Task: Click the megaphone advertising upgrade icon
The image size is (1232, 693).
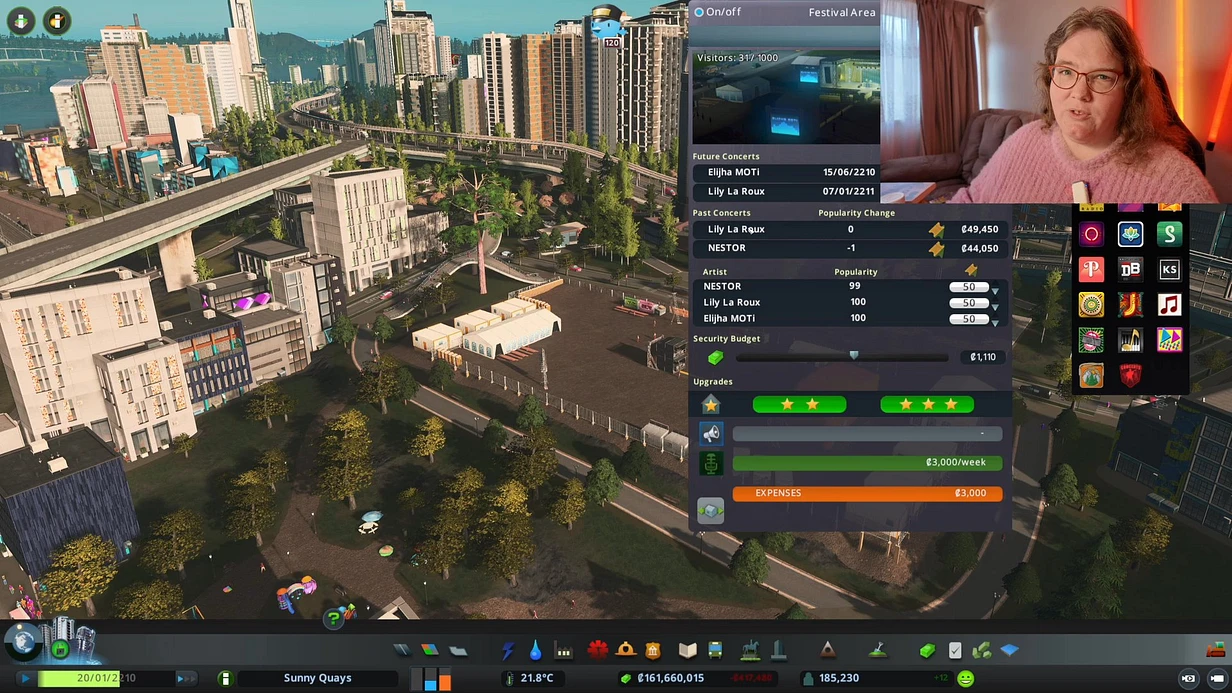Action: click(x=710, y=434)
